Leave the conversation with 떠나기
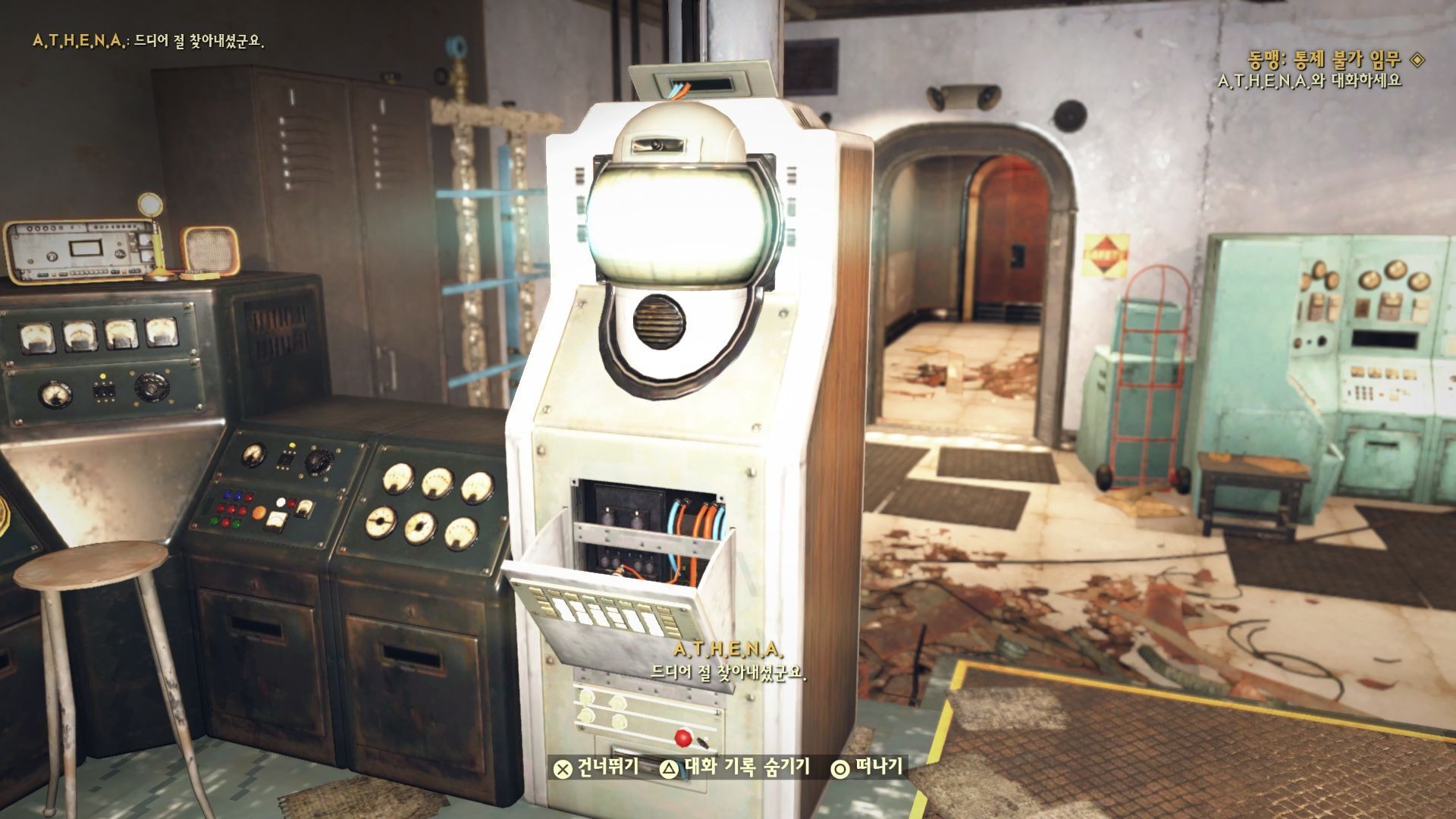Screen dimensions: 1456x819 coord(868,768)
